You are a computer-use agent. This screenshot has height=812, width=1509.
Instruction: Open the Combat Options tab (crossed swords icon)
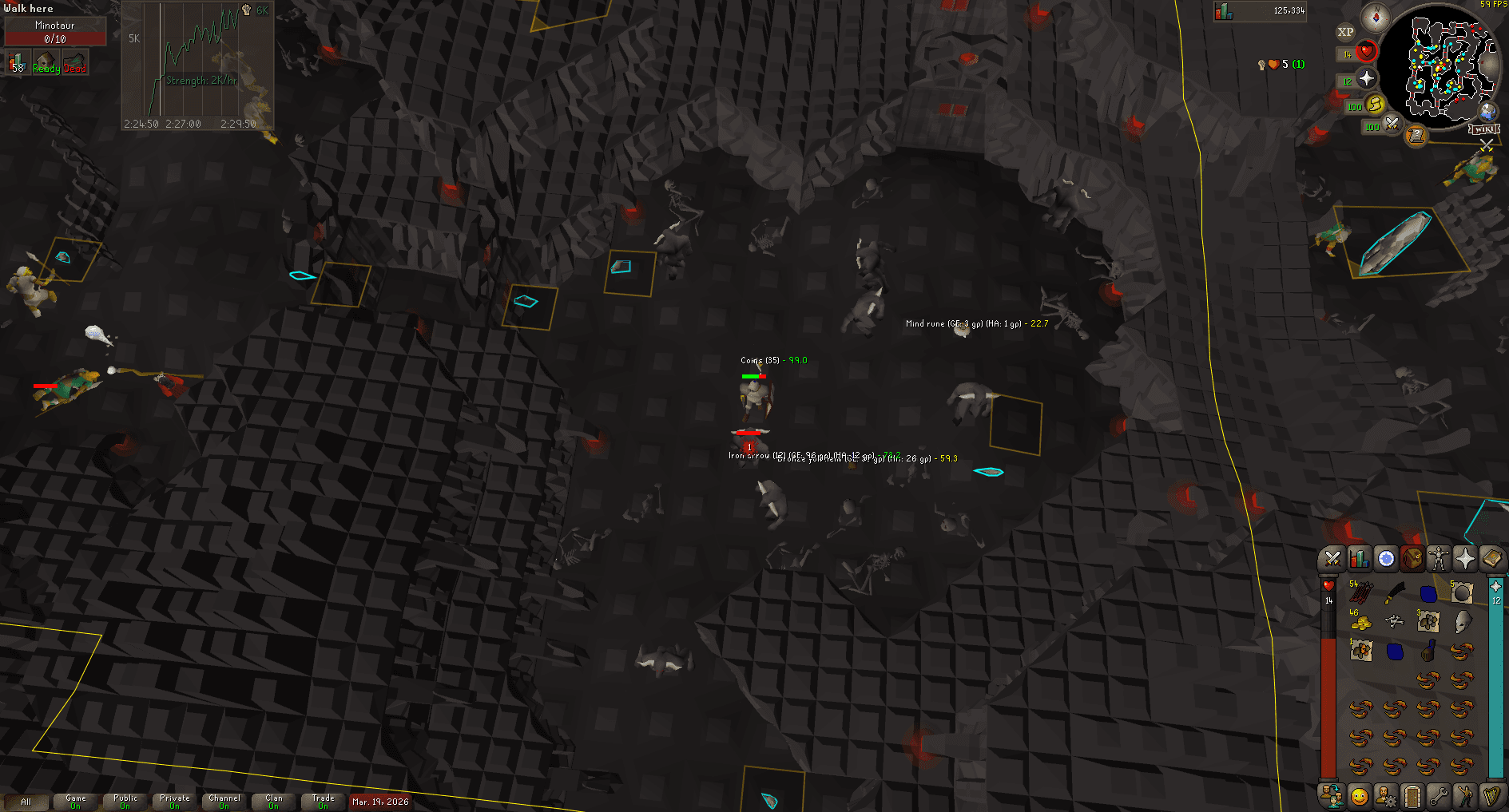1332,559
